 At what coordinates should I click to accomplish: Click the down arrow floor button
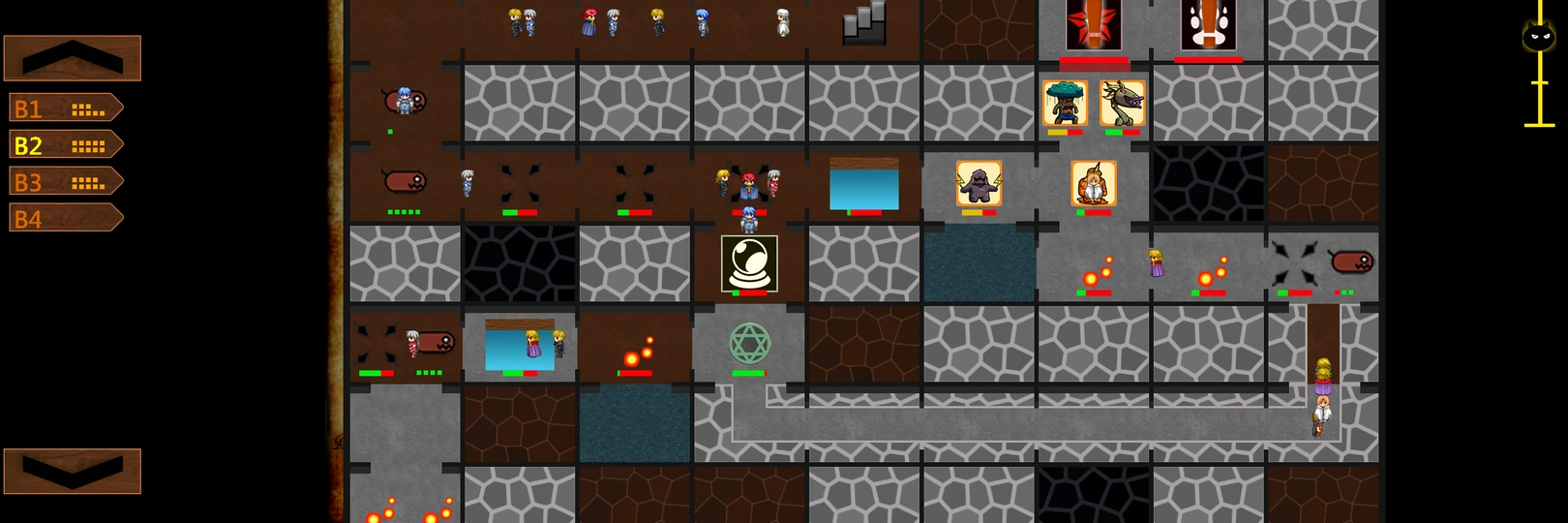73,471
